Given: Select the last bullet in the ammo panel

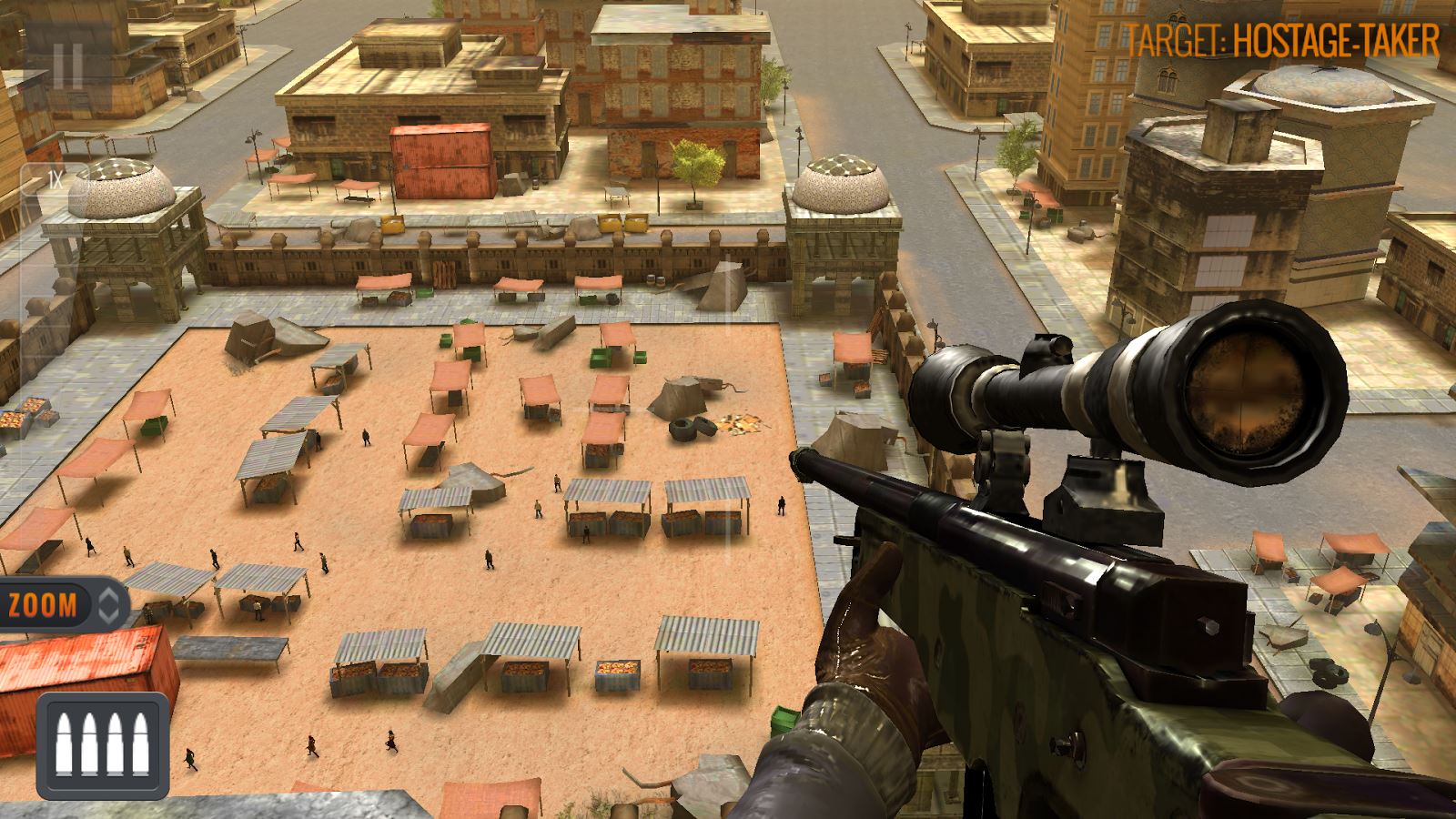Looking at the screenshot, I should pyautogui.click(x=139, y=744).
